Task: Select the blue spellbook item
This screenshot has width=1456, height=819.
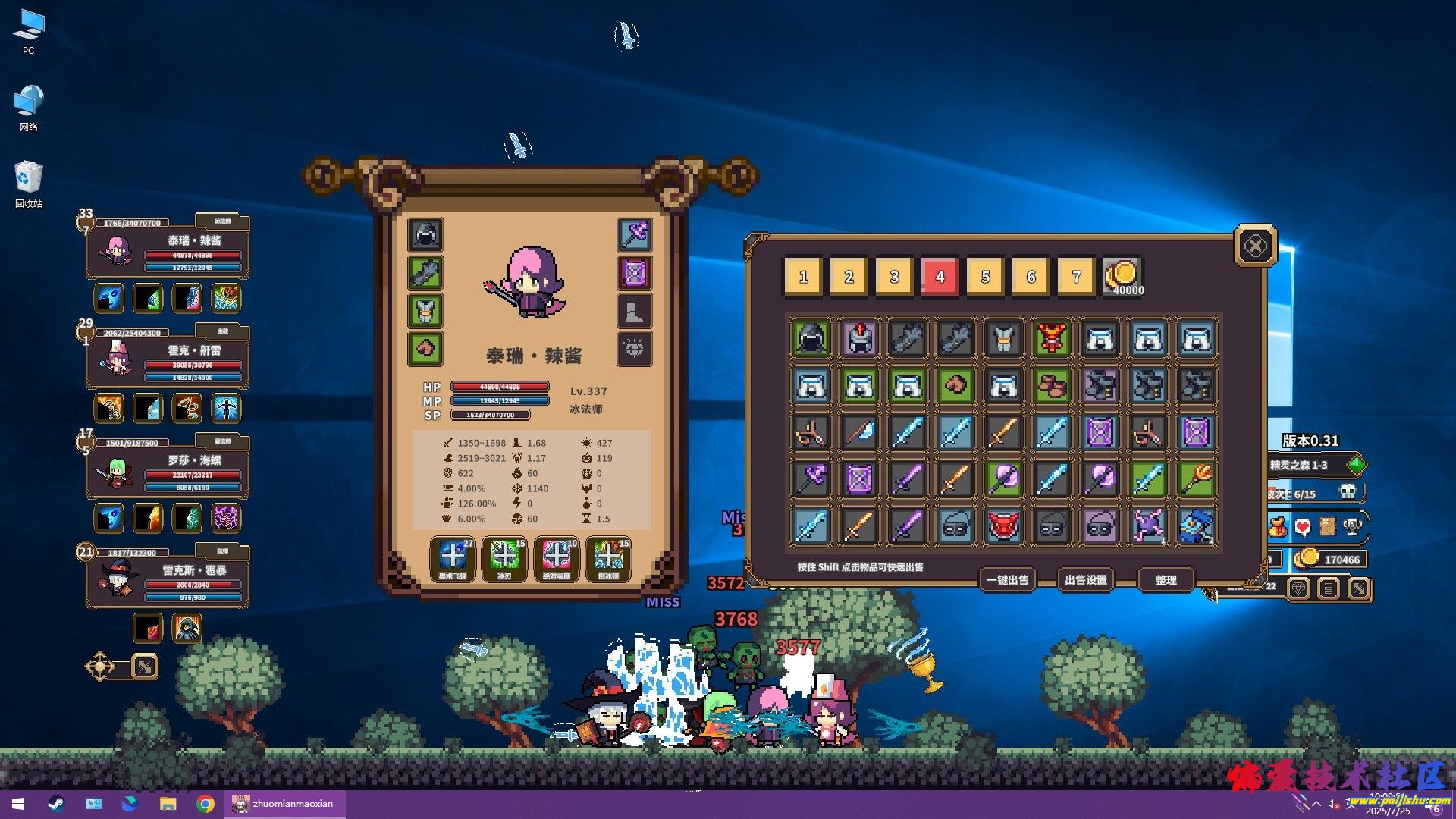Action: [x=1196, y=526]
